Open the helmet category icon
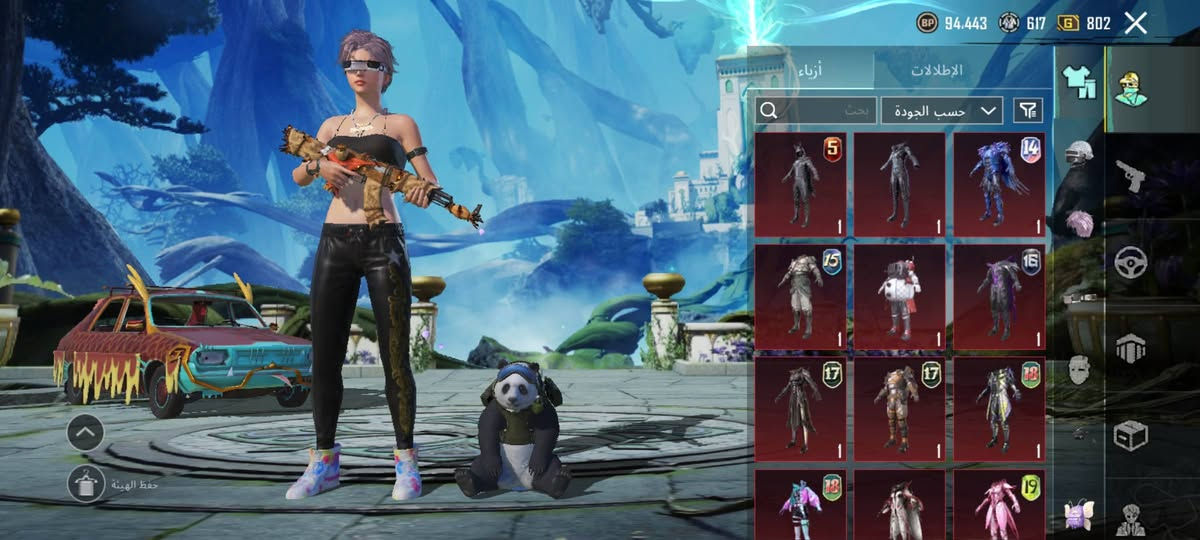This screenshot has height=540, width=1200. (1078, 152)
